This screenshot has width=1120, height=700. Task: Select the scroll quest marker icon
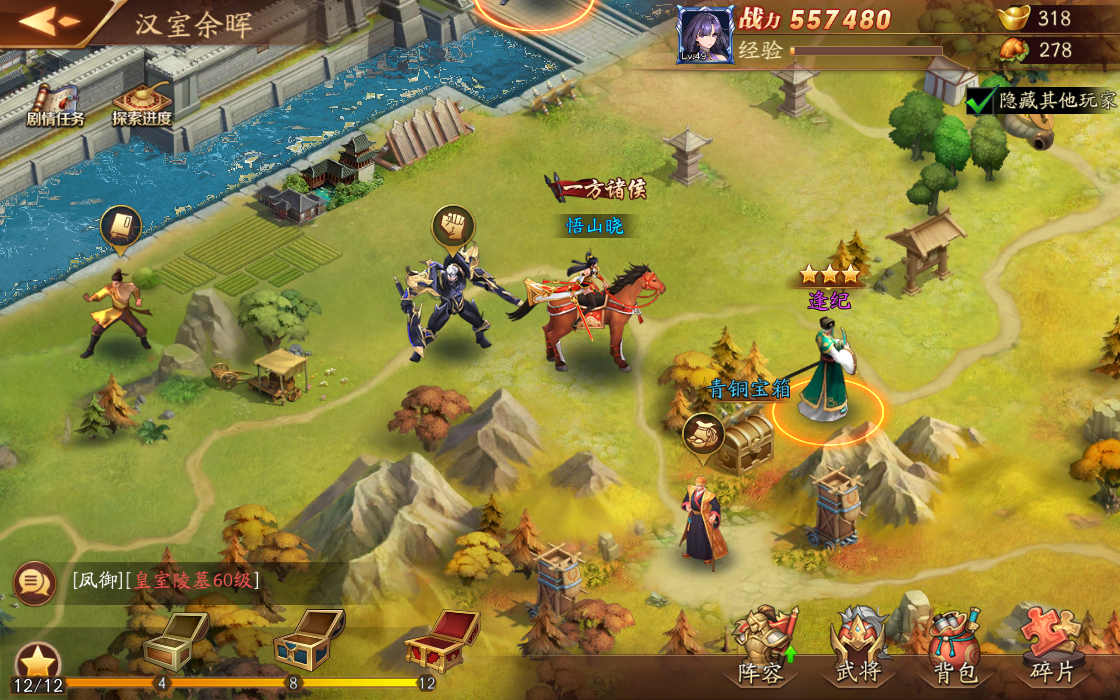click(x=121, y=226)
